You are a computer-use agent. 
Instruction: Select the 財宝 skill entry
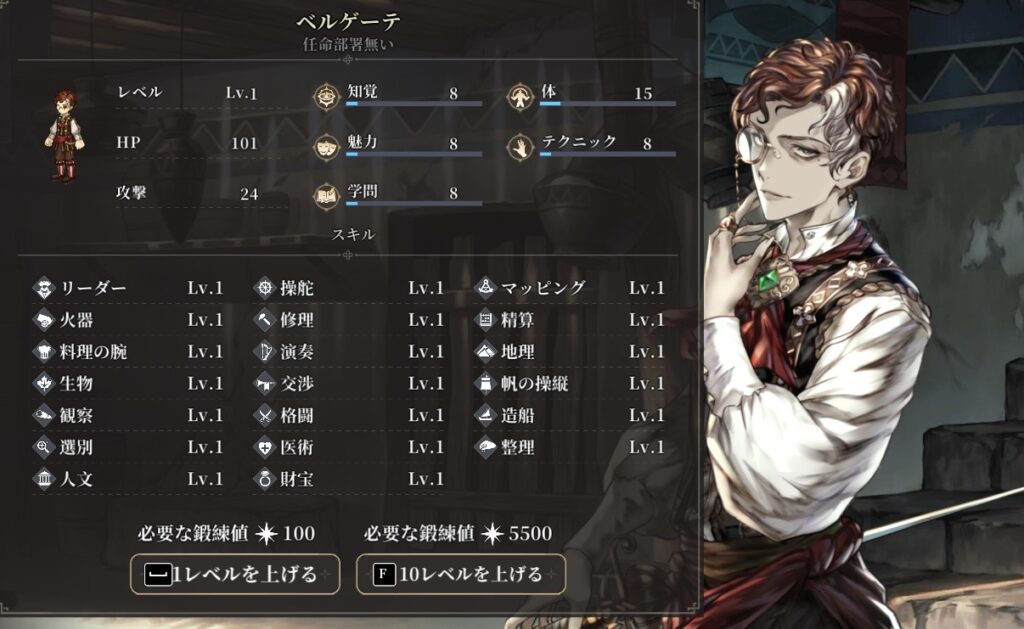pyautogui.click(x=348, y=480)
